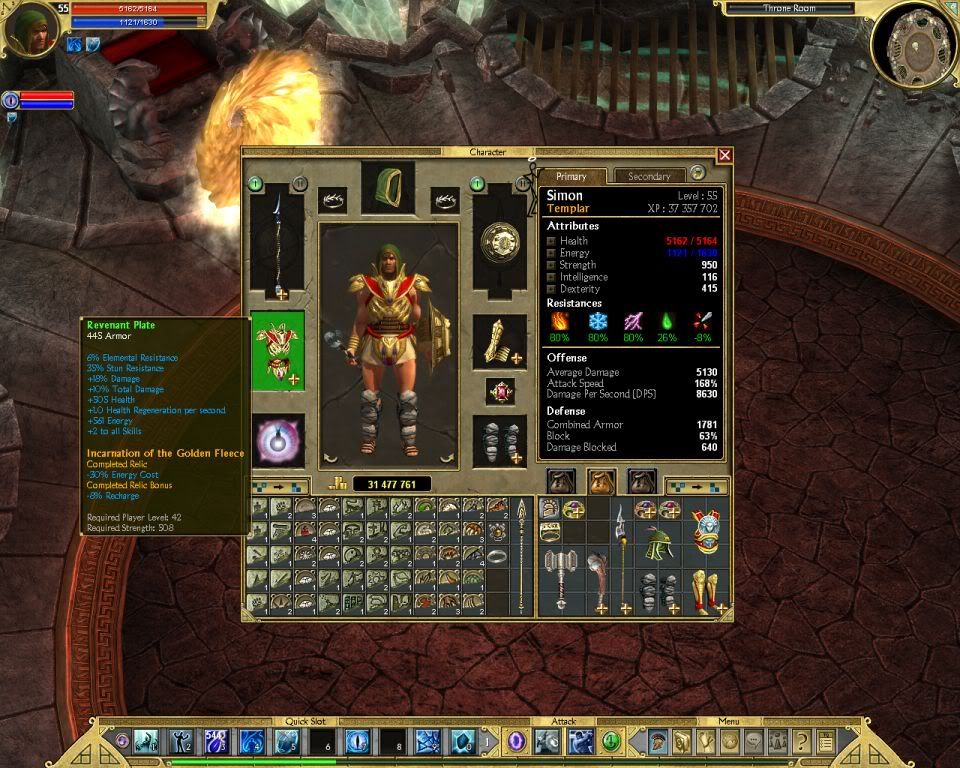The image size is (960, 768).
Task: Click the player portrait in the corner
Action: [30, 30]
